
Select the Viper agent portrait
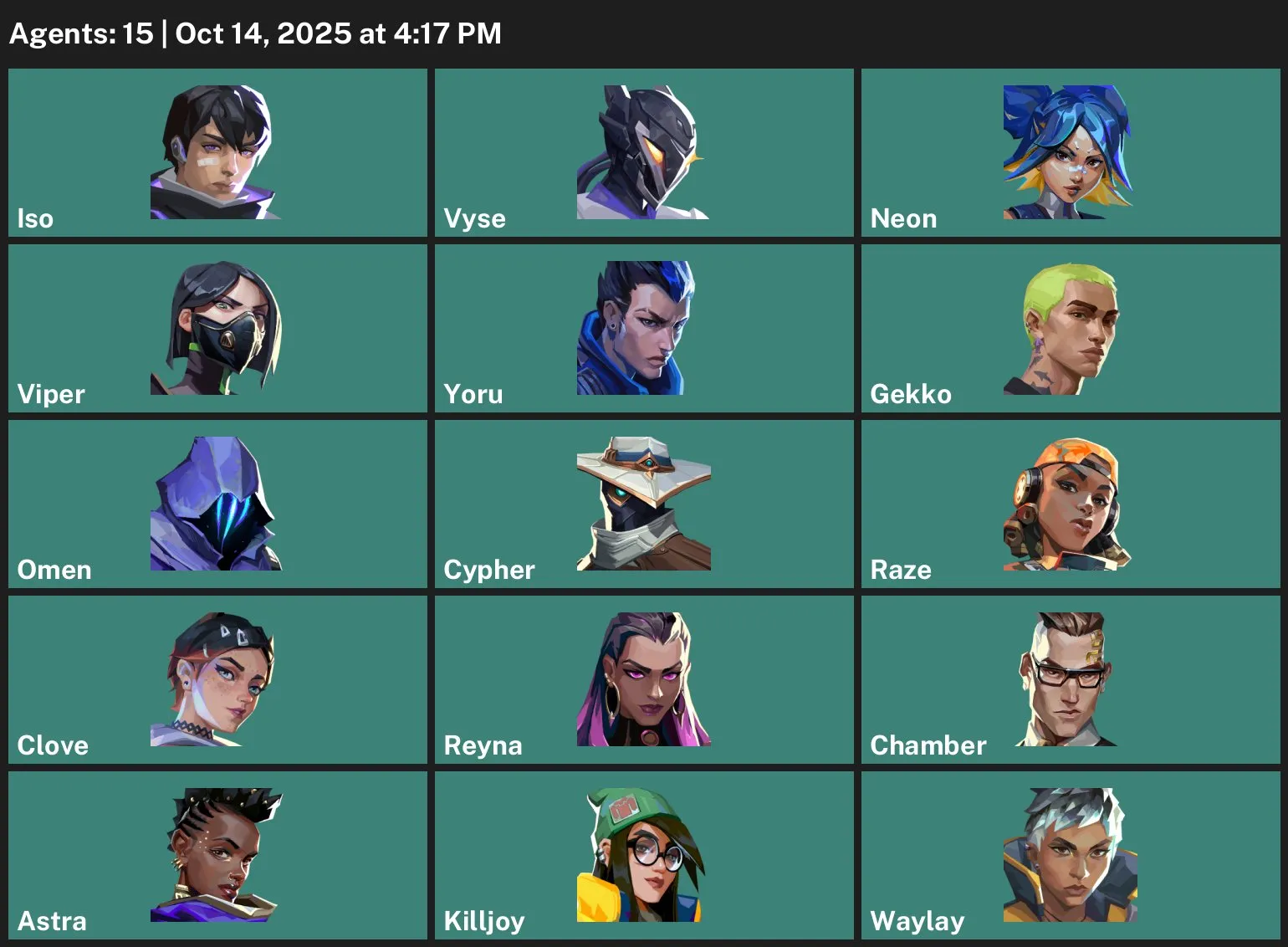(216, 326)
